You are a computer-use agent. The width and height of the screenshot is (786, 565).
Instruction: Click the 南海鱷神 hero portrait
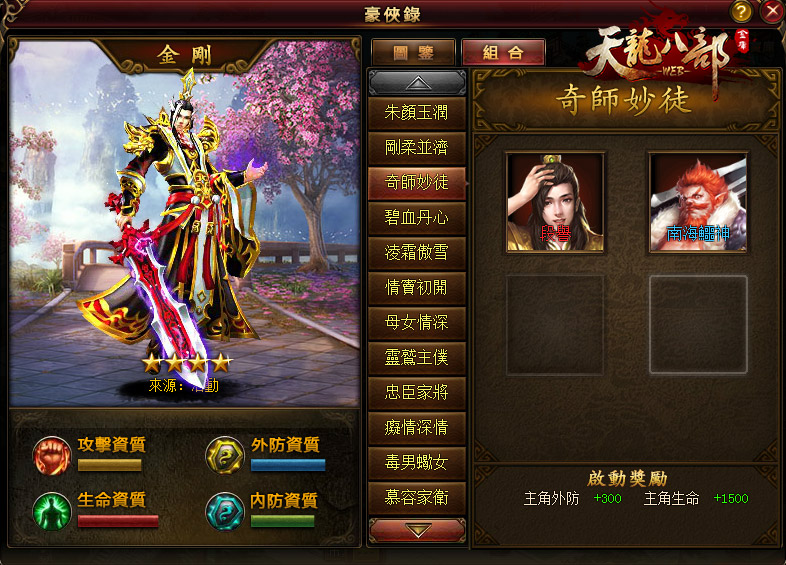click(698, 201)
